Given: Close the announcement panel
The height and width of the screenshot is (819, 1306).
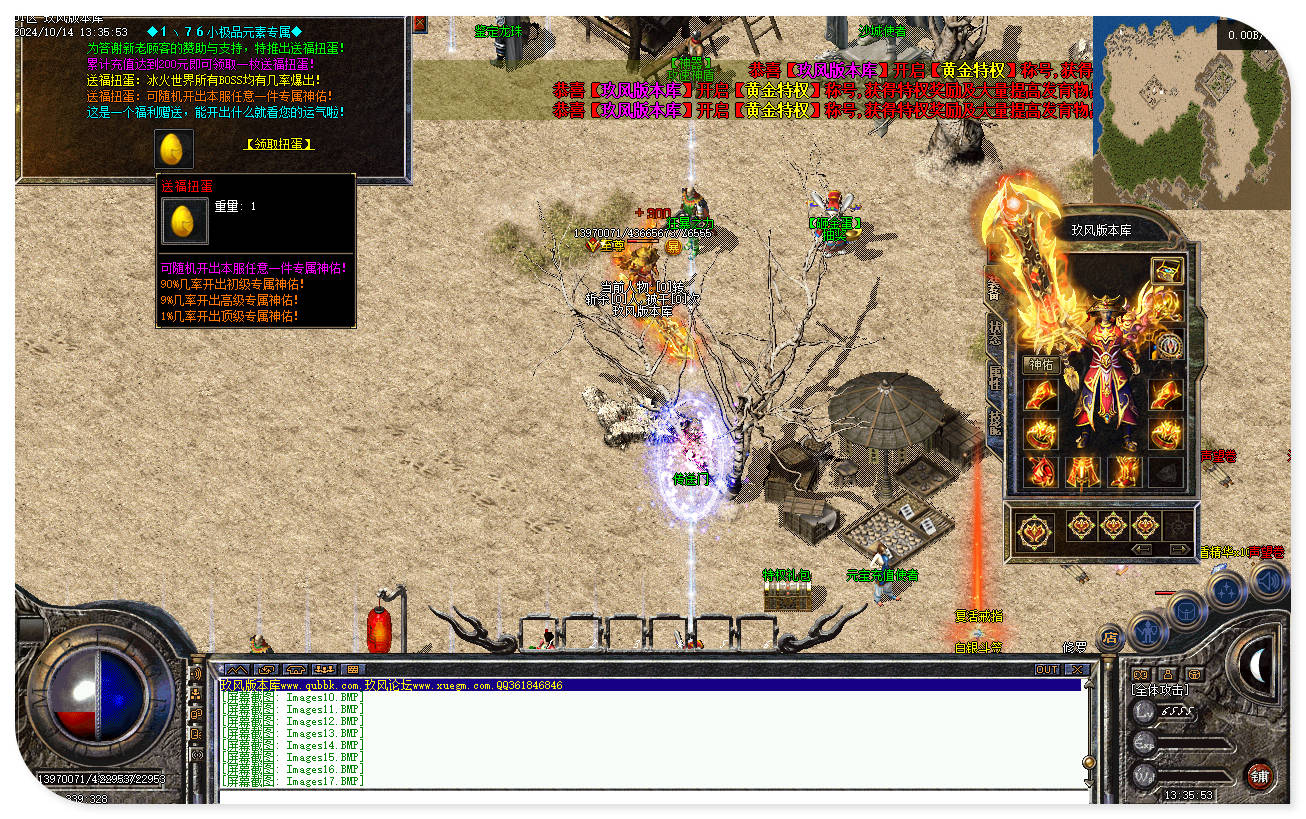Looking at the screenshot, I should tap(419, 23).
